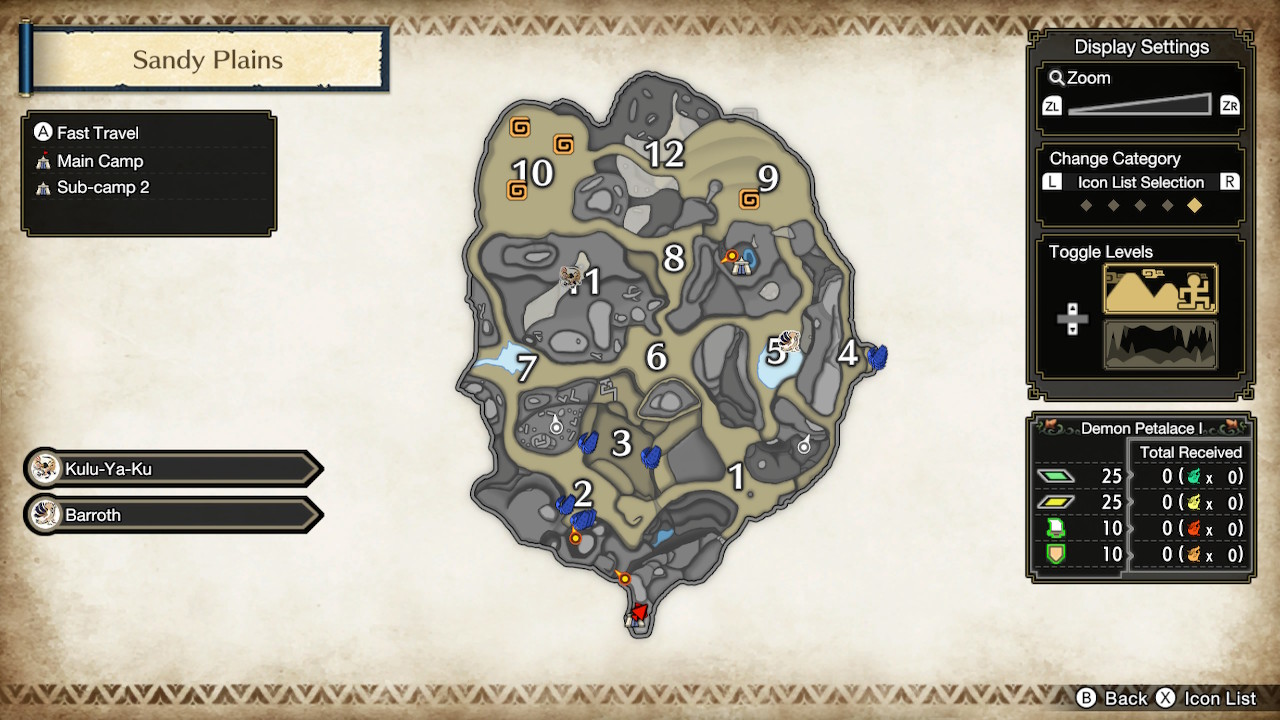The width and height of the screenshot is (1280, 720).
Task: Click the relic record icon in area 9
Action: [x=751, y=198]
